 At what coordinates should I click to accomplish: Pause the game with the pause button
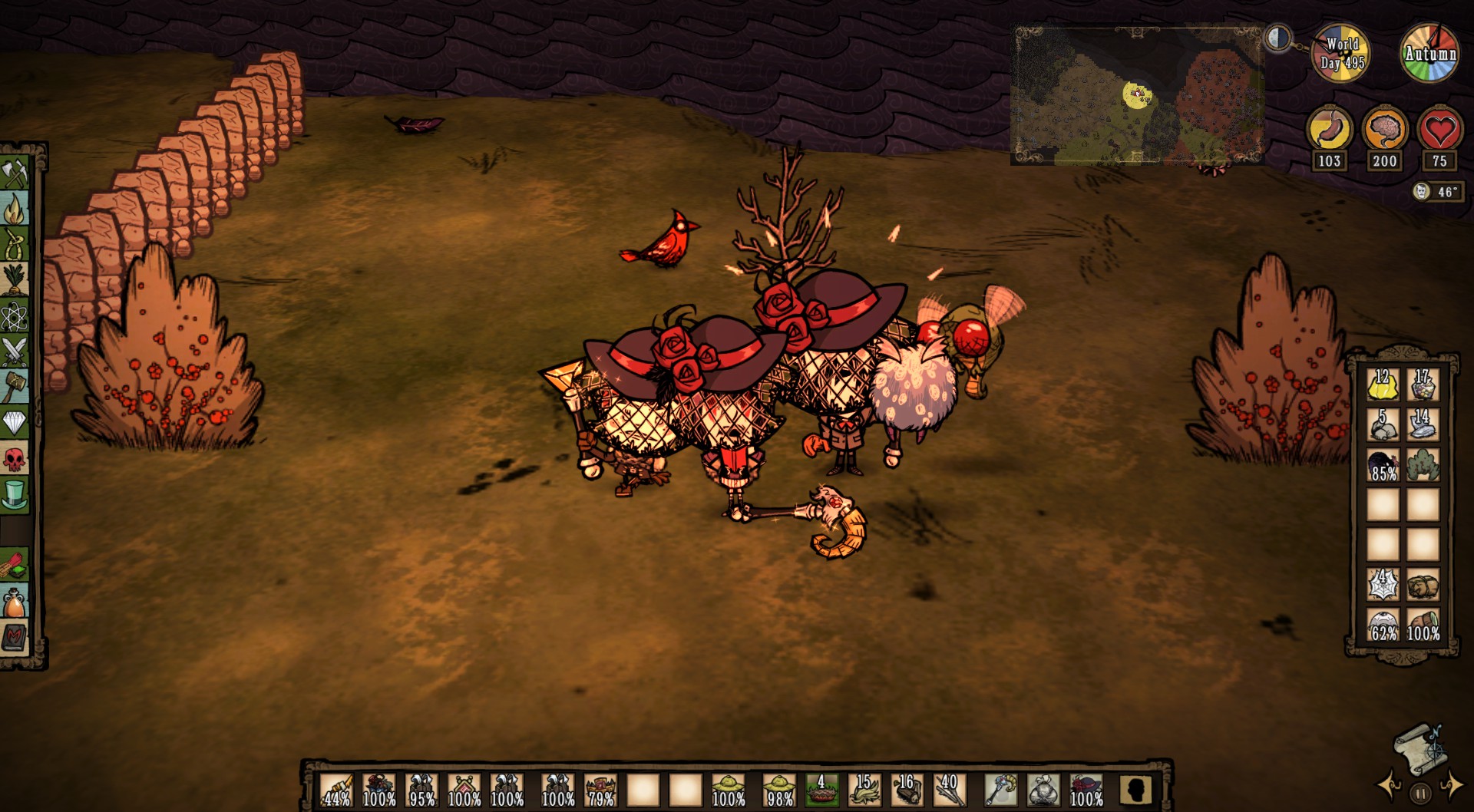click(1420, 794)
